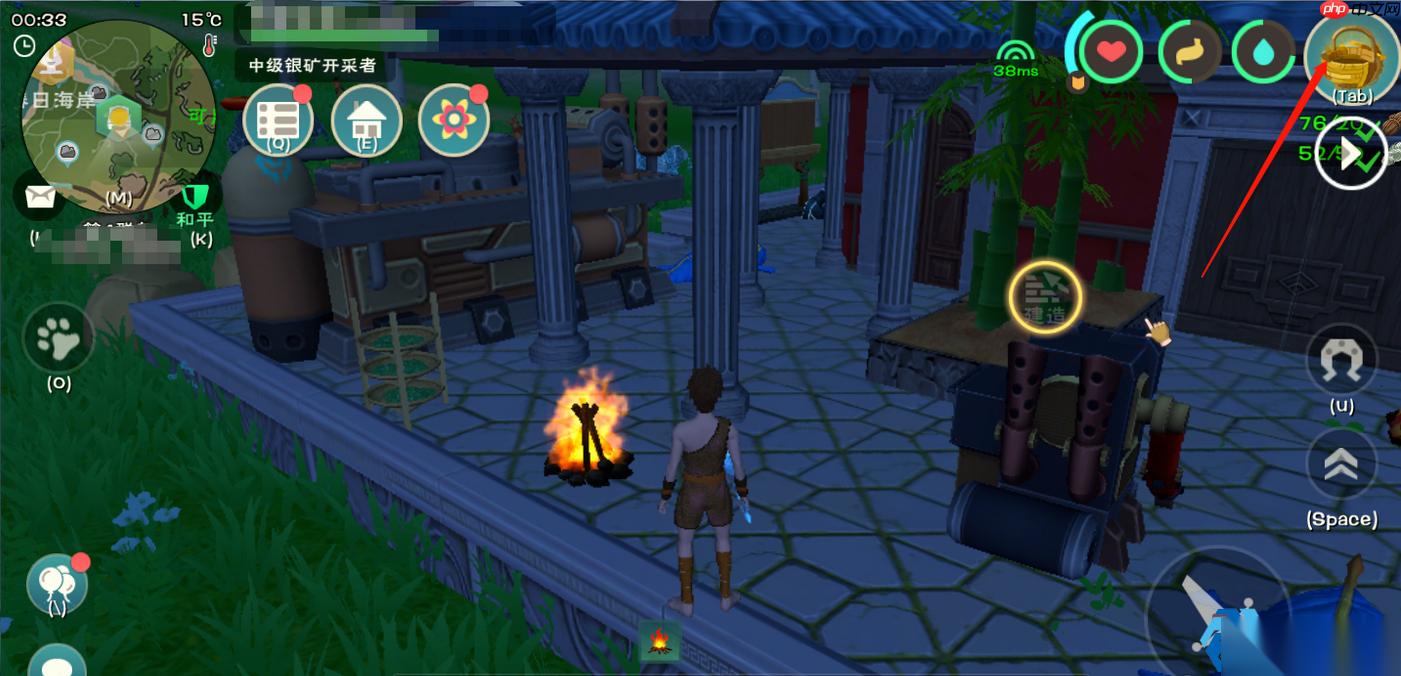The image size is (1401, 676).
Task: Open the circular minimap
Action: tap(118, 118)
